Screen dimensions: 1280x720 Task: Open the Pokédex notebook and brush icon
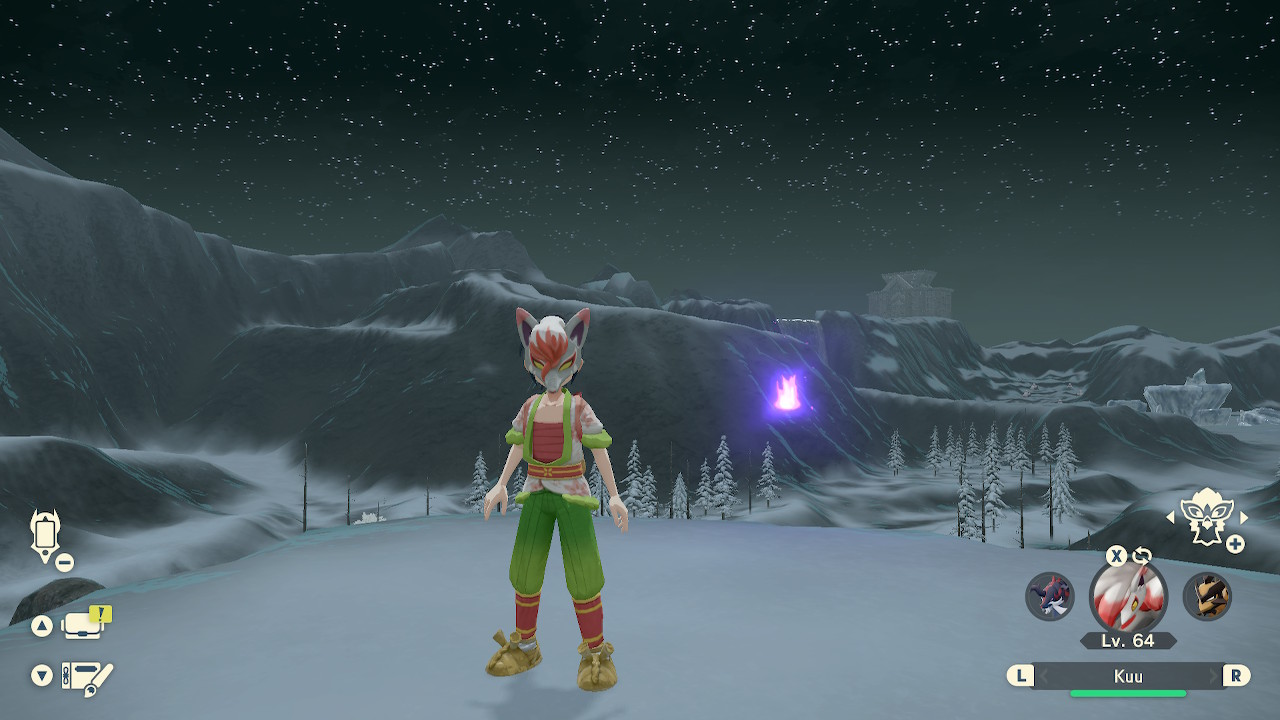pos(86,677)
